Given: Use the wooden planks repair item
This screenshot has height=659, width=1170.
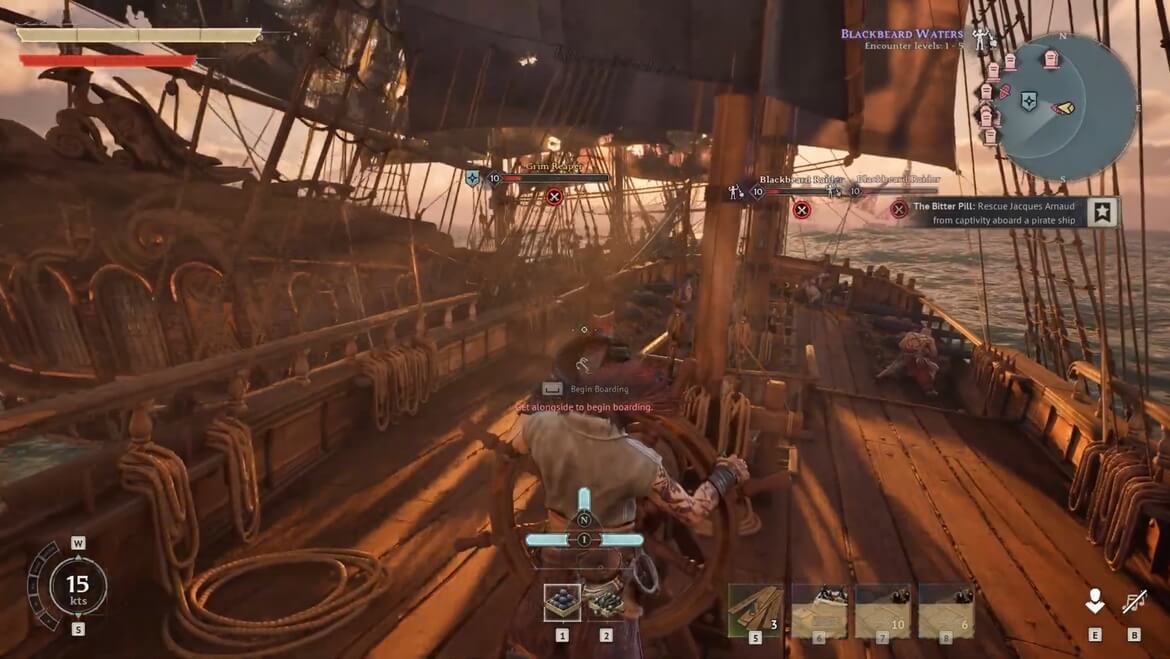Looking at the screenshot, I should (755, 610).
